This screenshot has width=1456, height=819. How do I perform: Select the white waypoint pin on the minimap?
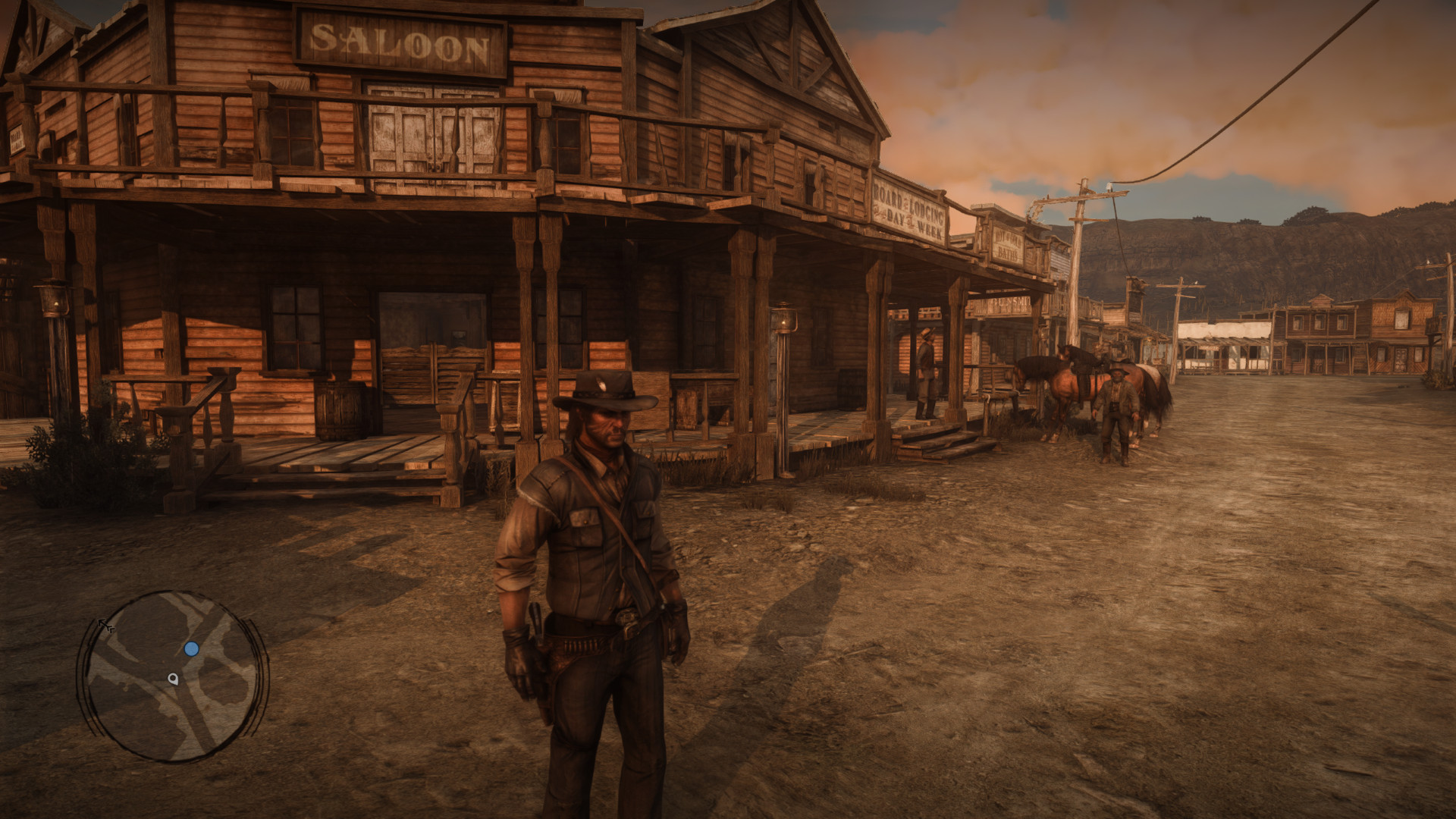click(174, 679)
